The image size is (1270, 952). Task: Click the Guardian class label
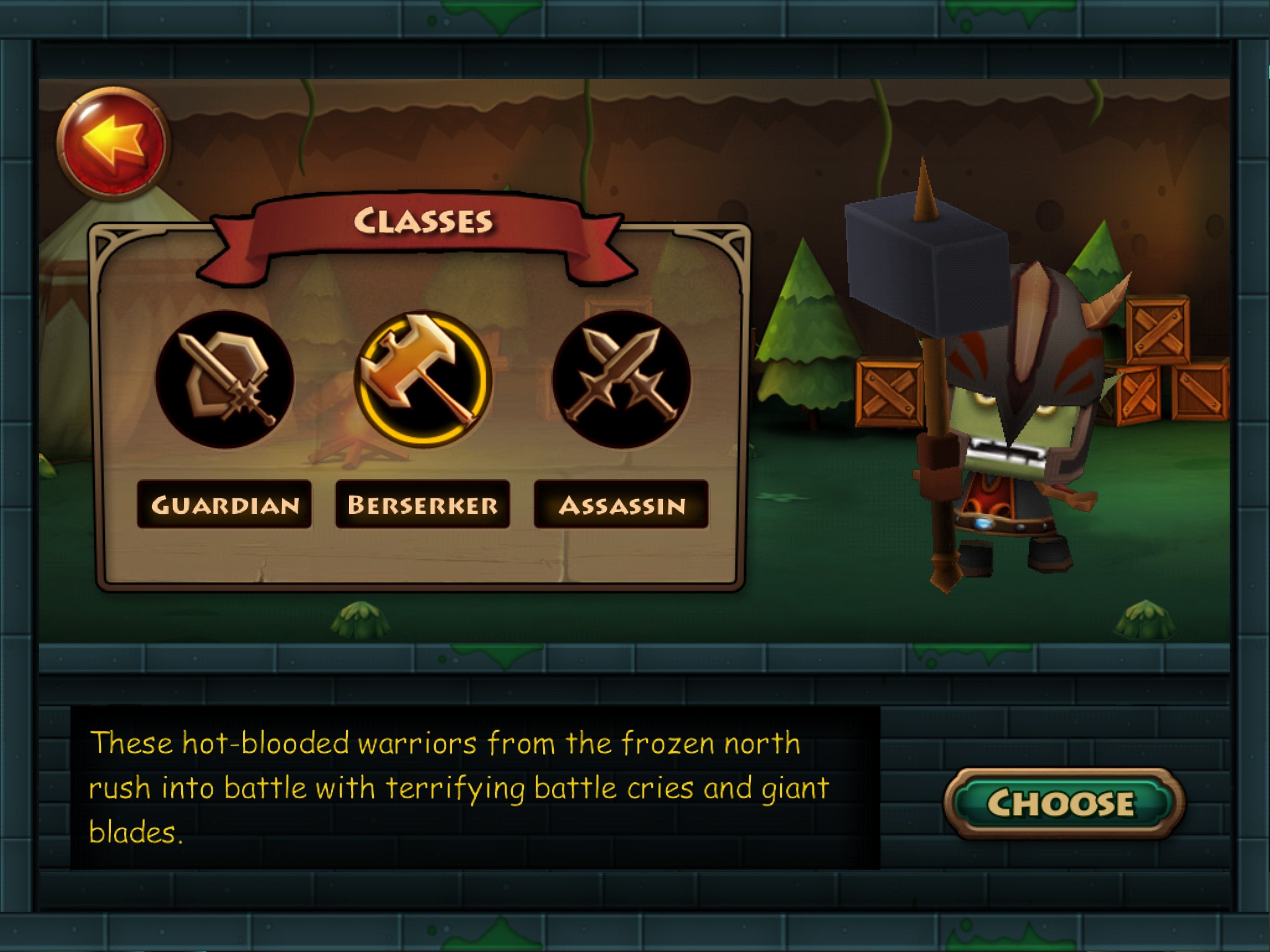tap(224, 505)
